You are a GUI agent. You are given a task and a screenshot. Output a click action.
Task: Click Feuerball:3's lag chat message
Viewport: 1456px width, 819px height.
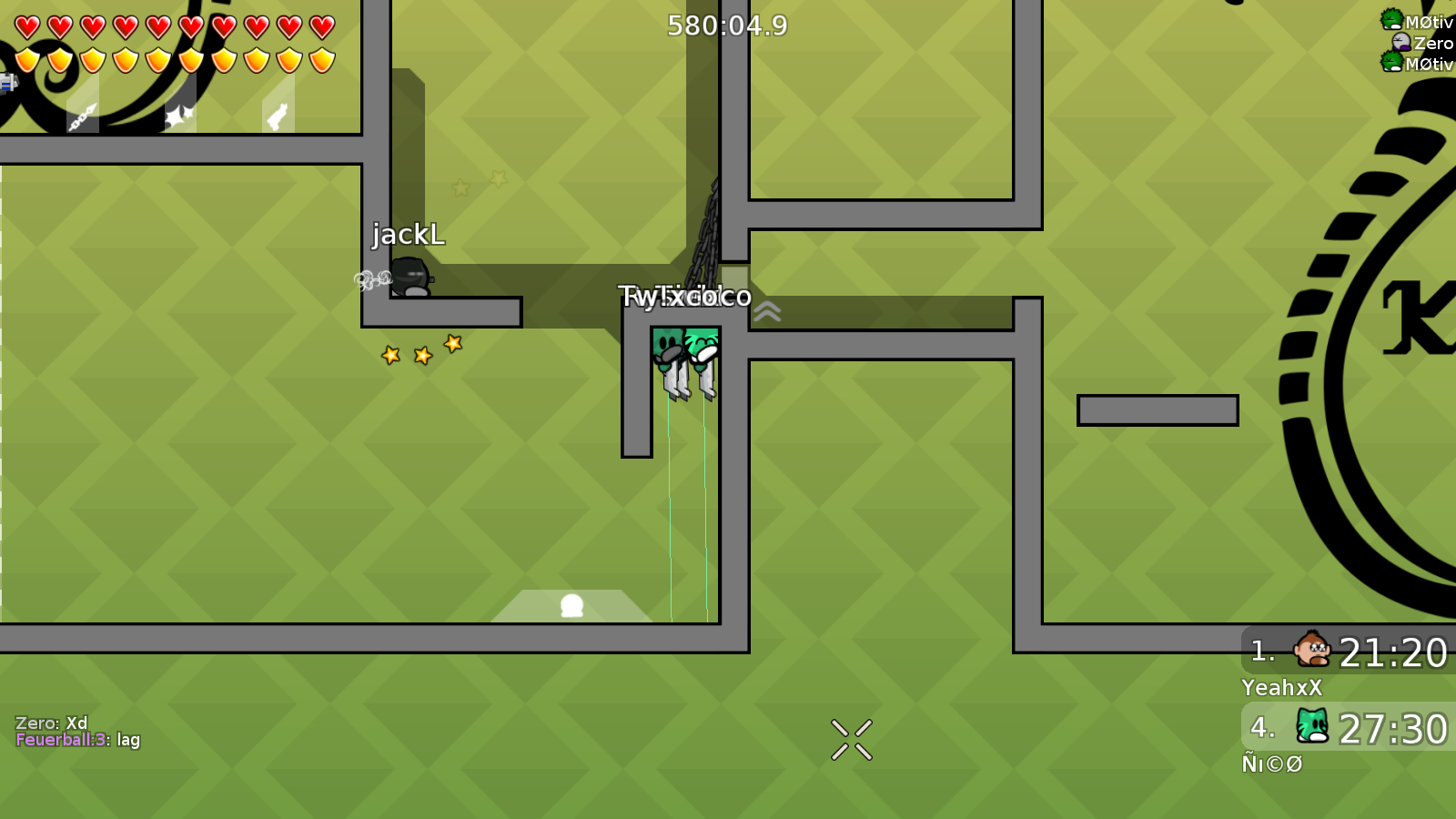[x=77, y=741]
